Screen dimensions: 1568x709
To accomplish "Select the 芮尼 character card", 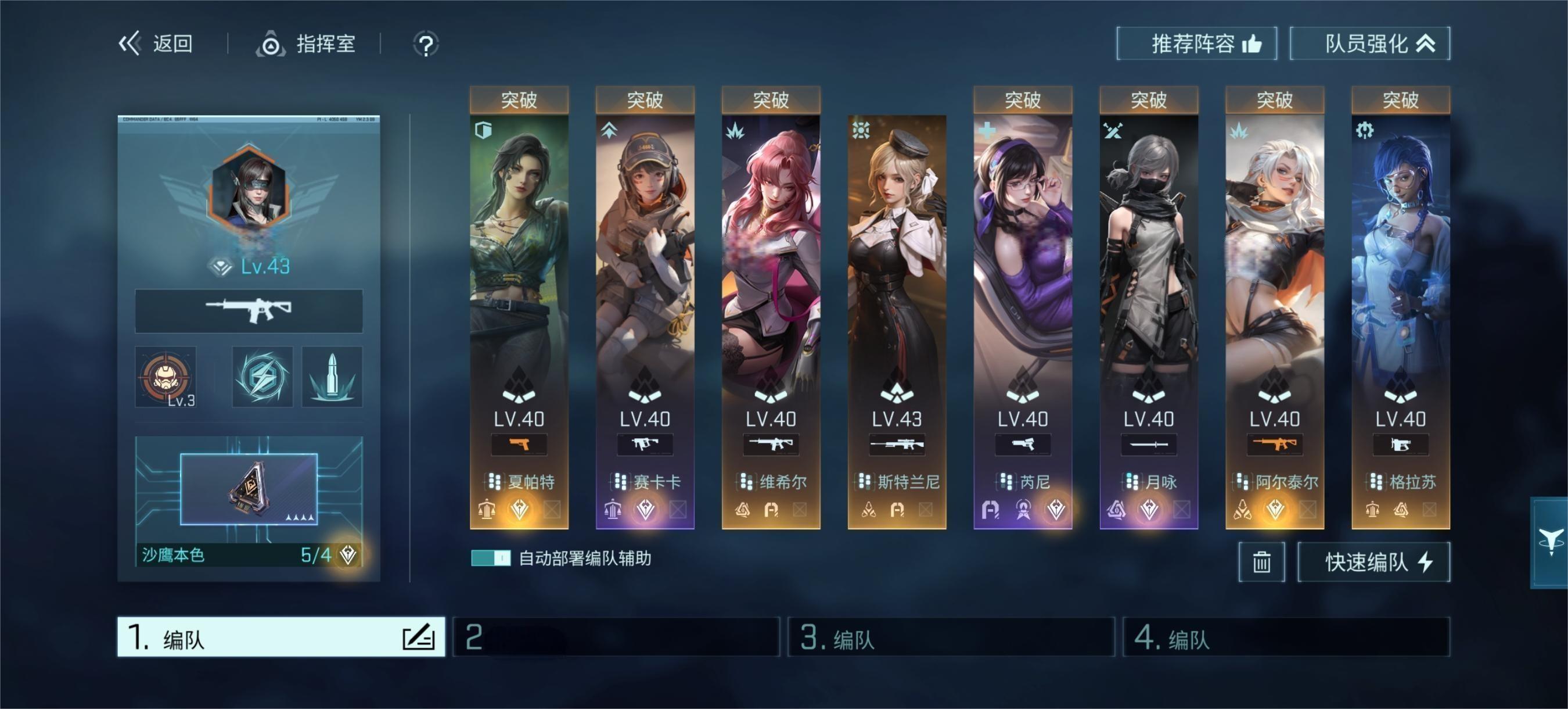I will [x=1023, y=274].
